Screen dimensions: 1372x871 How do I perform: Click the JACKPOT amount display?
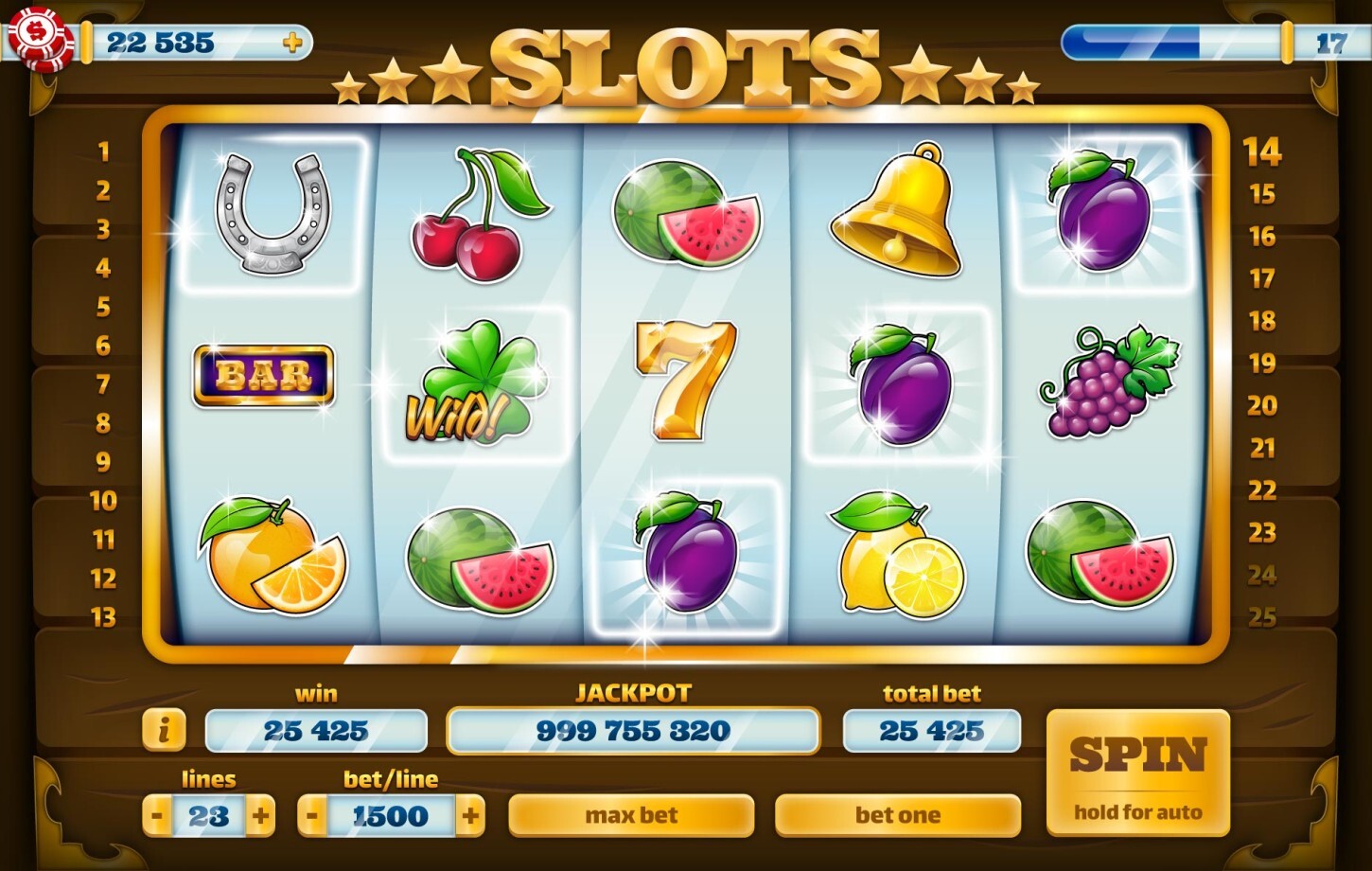pyautogui.click(x=632, y=730)
